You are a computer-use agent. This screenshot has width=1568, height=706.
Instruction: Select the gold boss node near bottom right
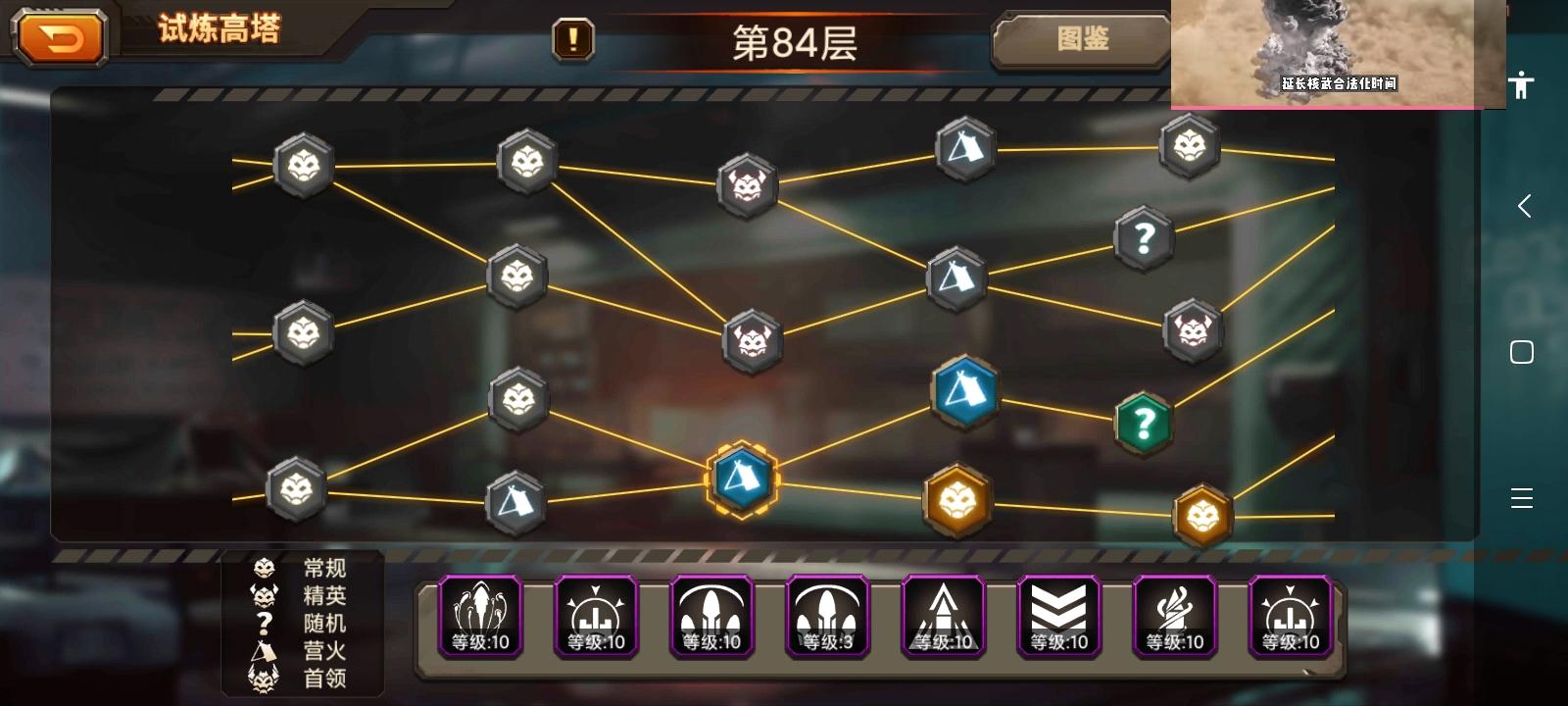pyautogui.click(x=1204, y=512)
